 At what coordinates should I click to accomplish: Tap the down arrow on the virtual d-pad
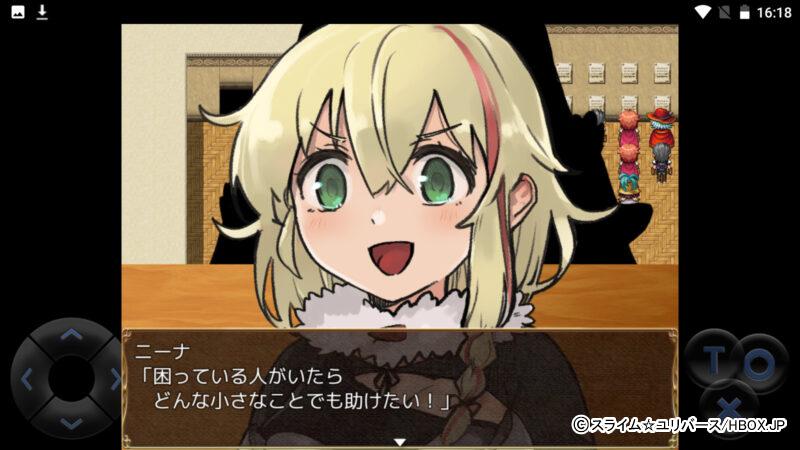pos(70,423)
